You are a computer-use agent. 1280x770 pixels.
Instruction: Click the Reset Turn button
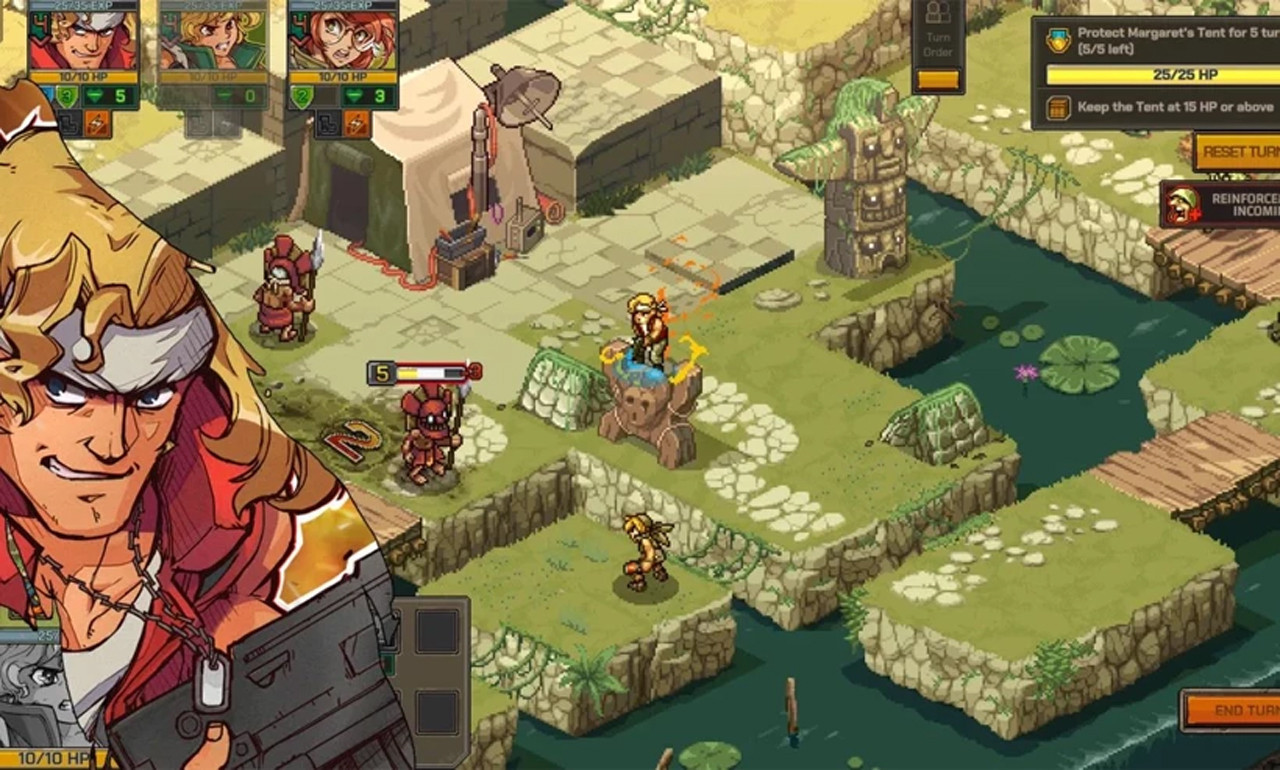coord(1236,152)
